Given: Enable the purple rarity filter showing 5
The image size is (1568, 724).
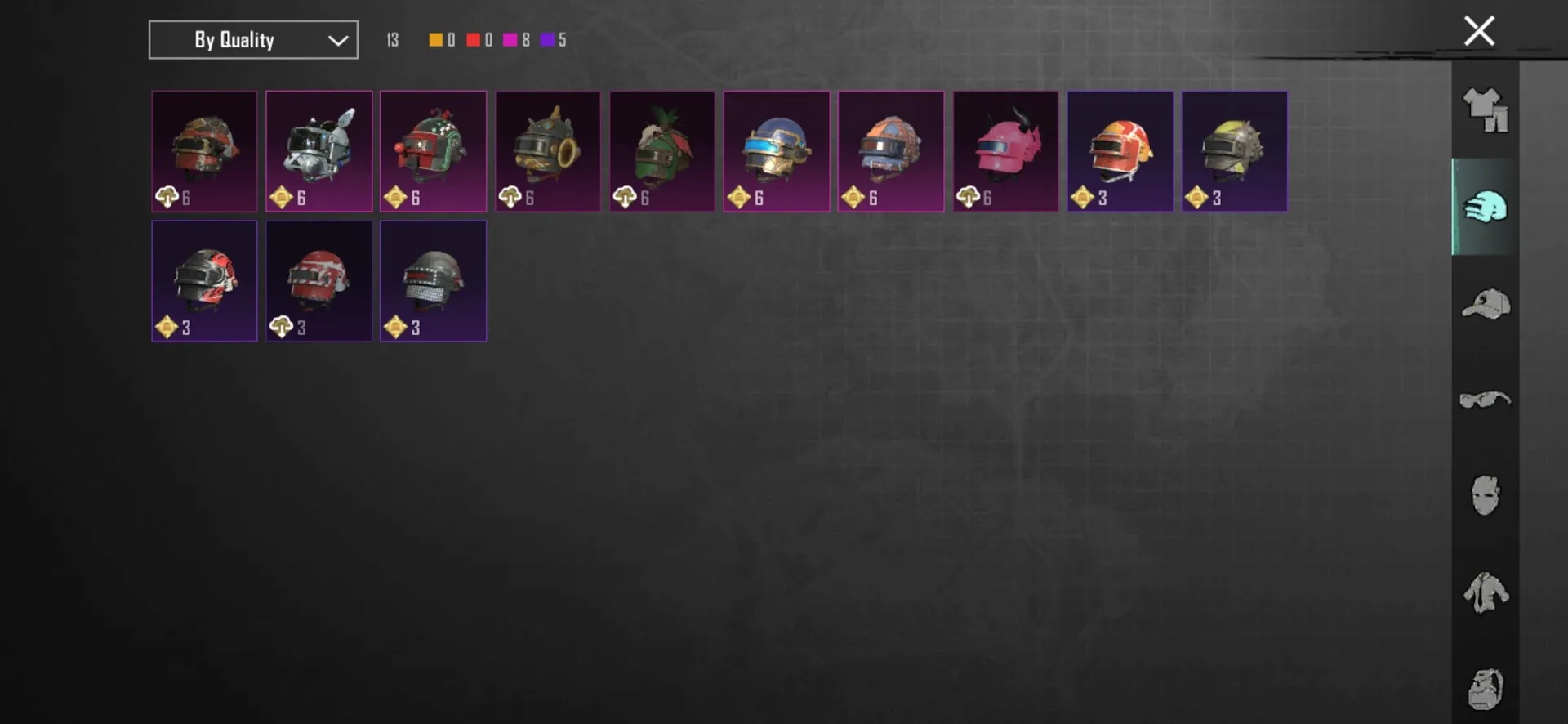Looking at the screenshot, I should pyautogui.click(x=546, y=39).
